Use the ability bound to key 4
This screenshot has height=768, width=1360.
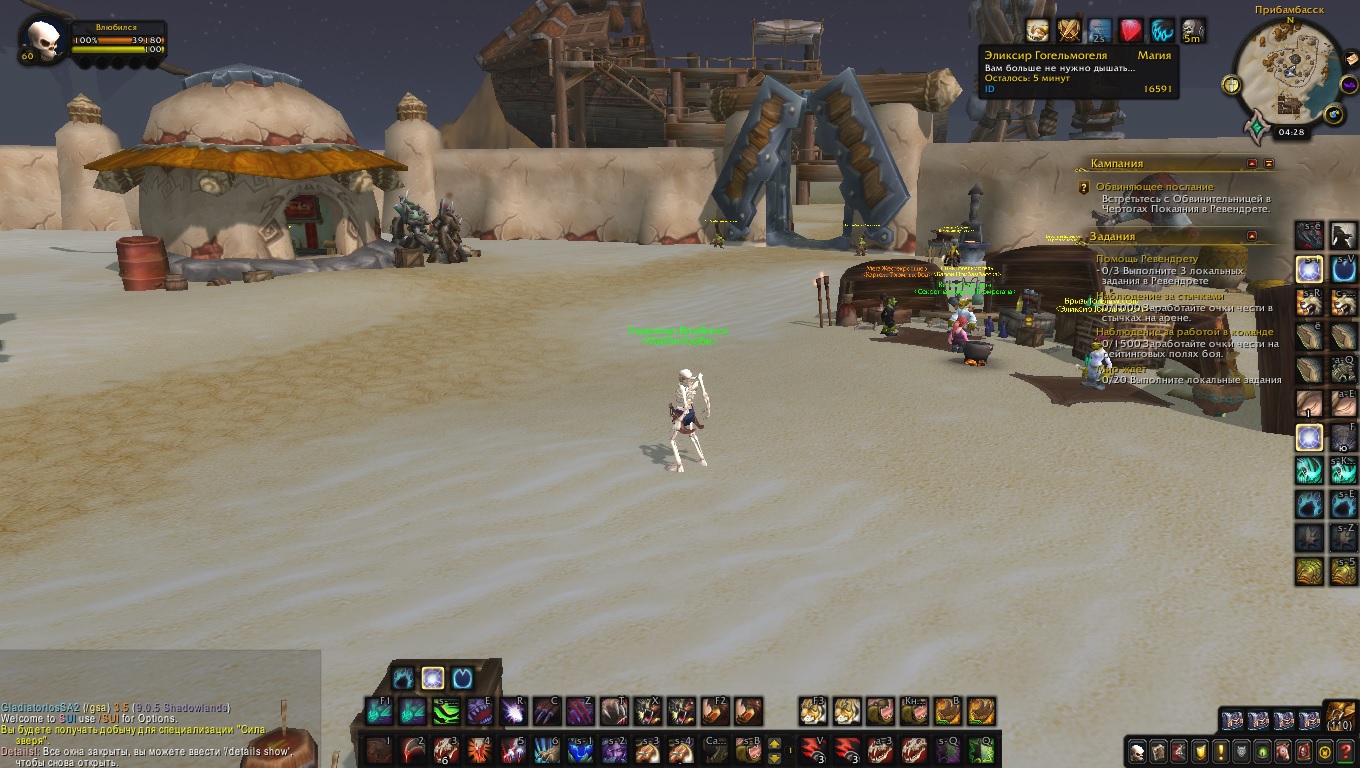(478, 749)
